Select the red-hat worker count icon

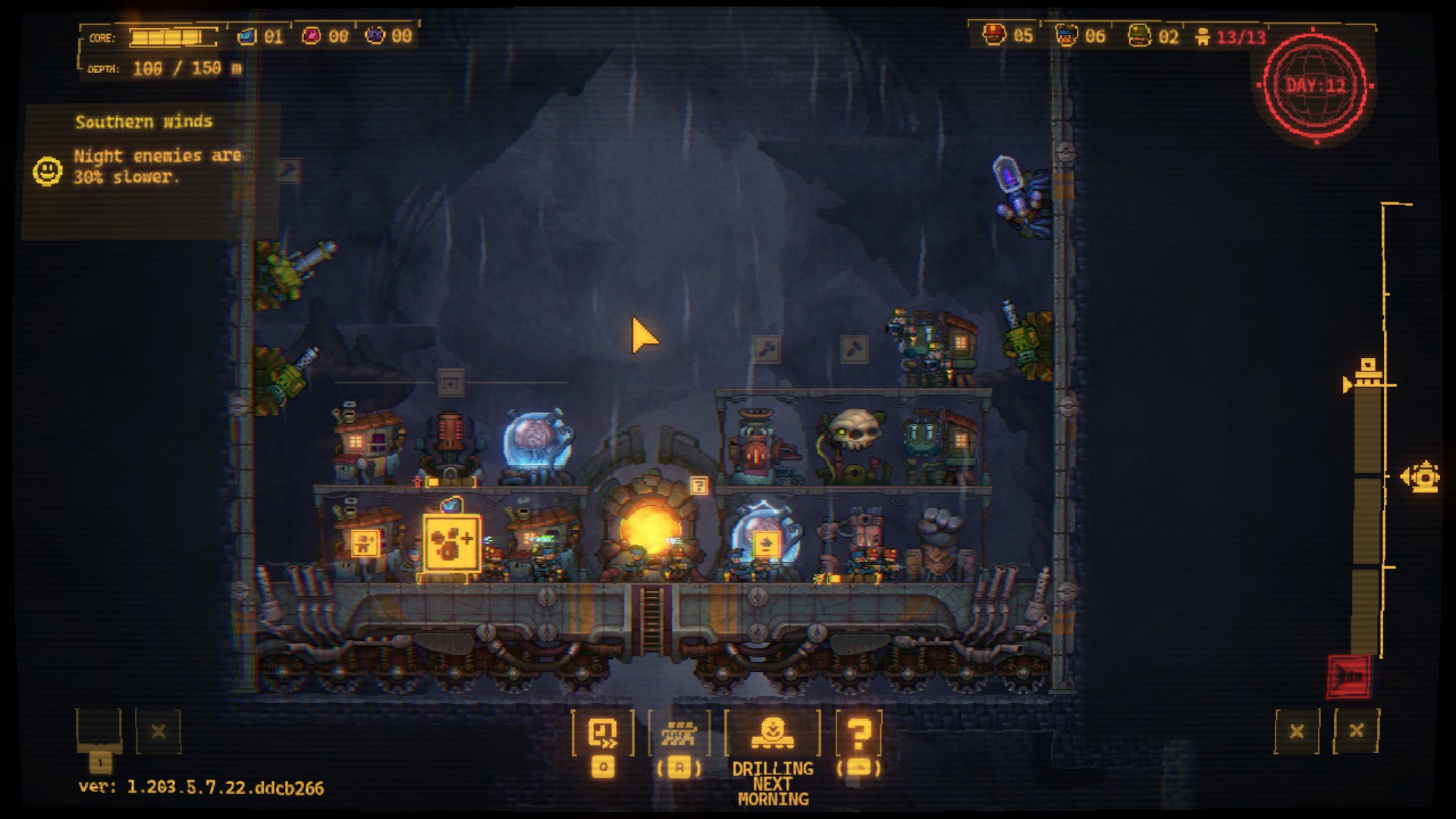[x=994, y=35]
